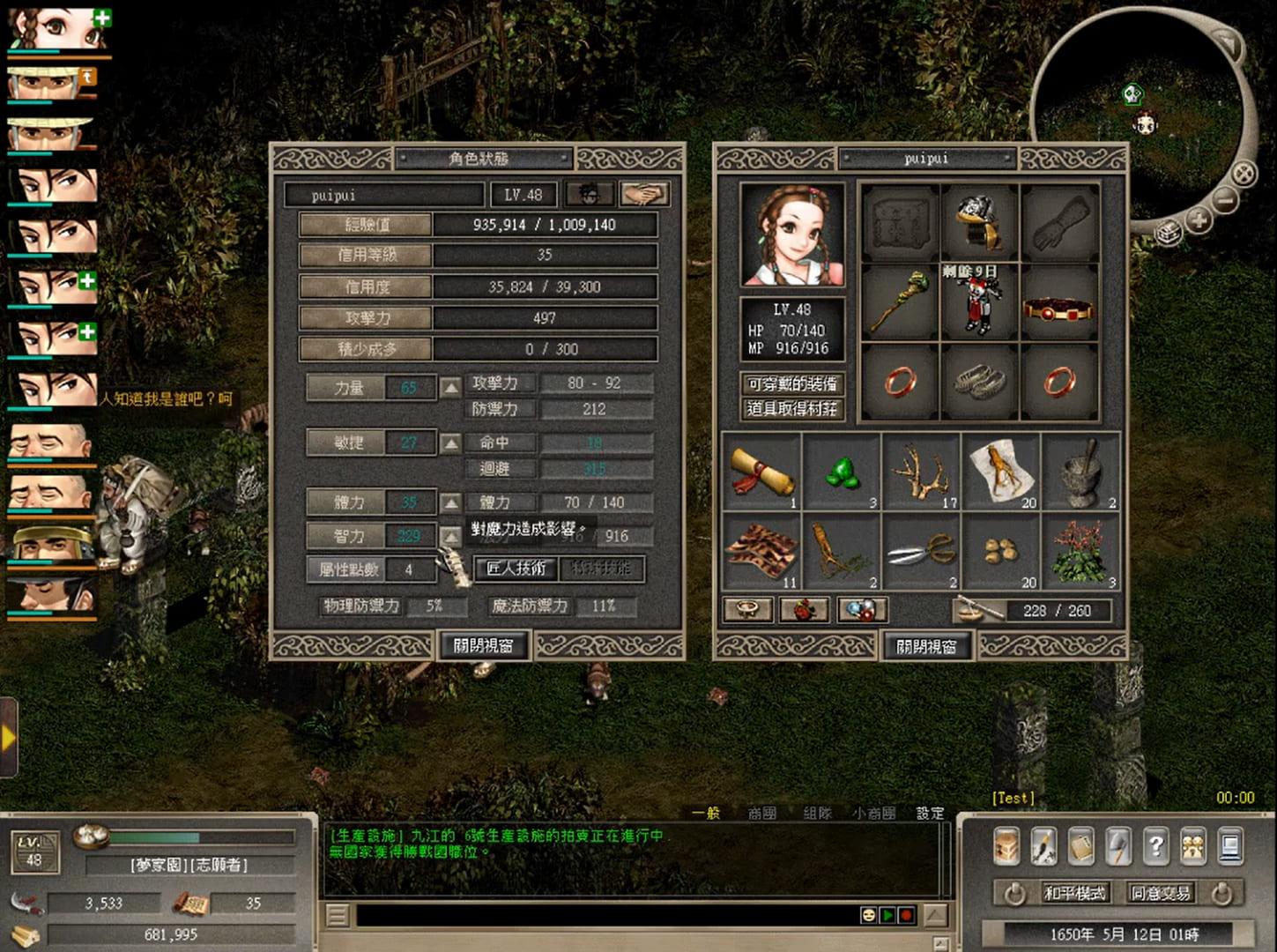
Task: Zoom in the minimap with plus button
Action: (1199, 219)
